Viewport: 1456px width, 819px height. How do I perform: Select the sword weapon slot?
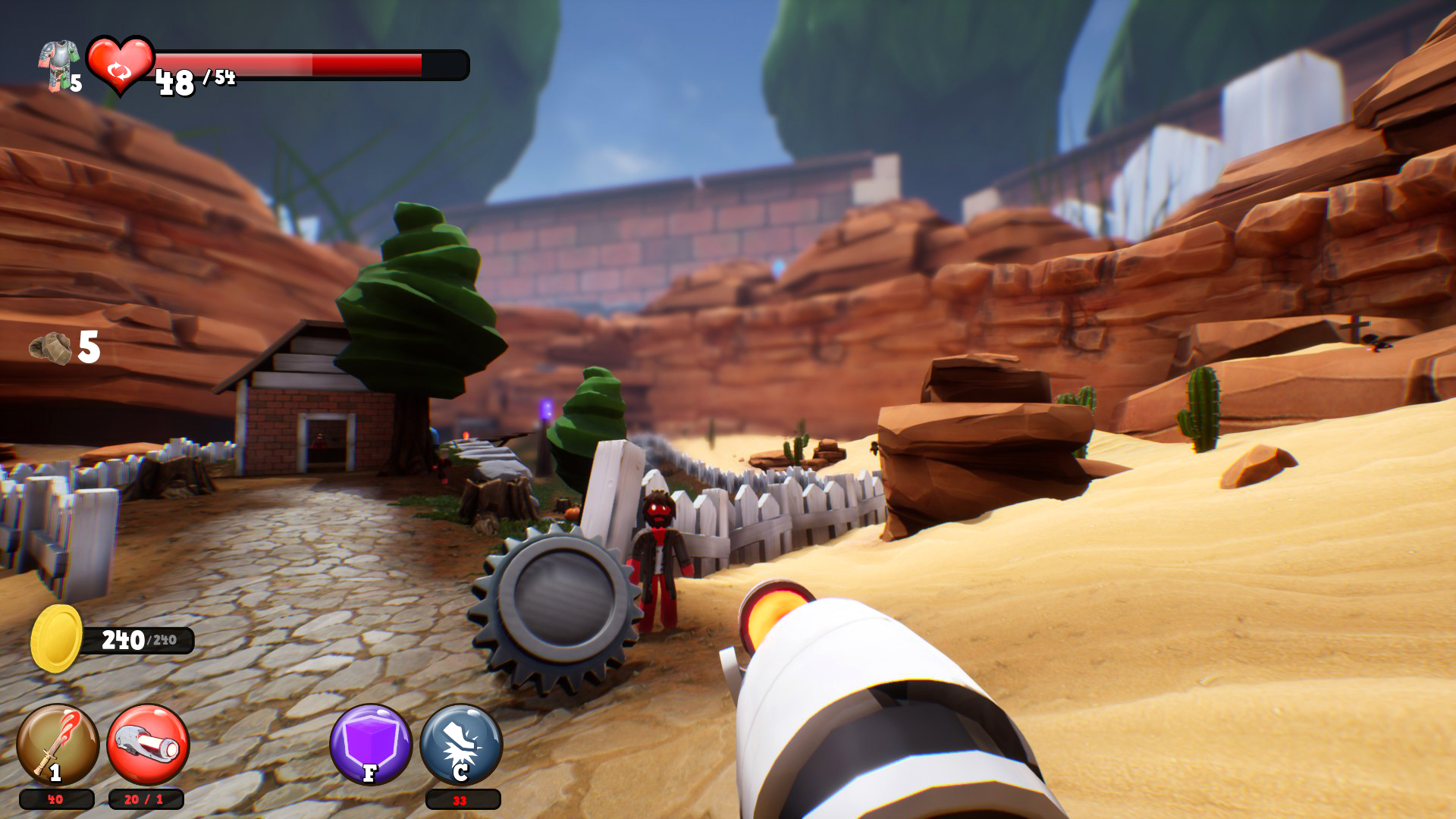pyautogui.click(x=58, y=745)
